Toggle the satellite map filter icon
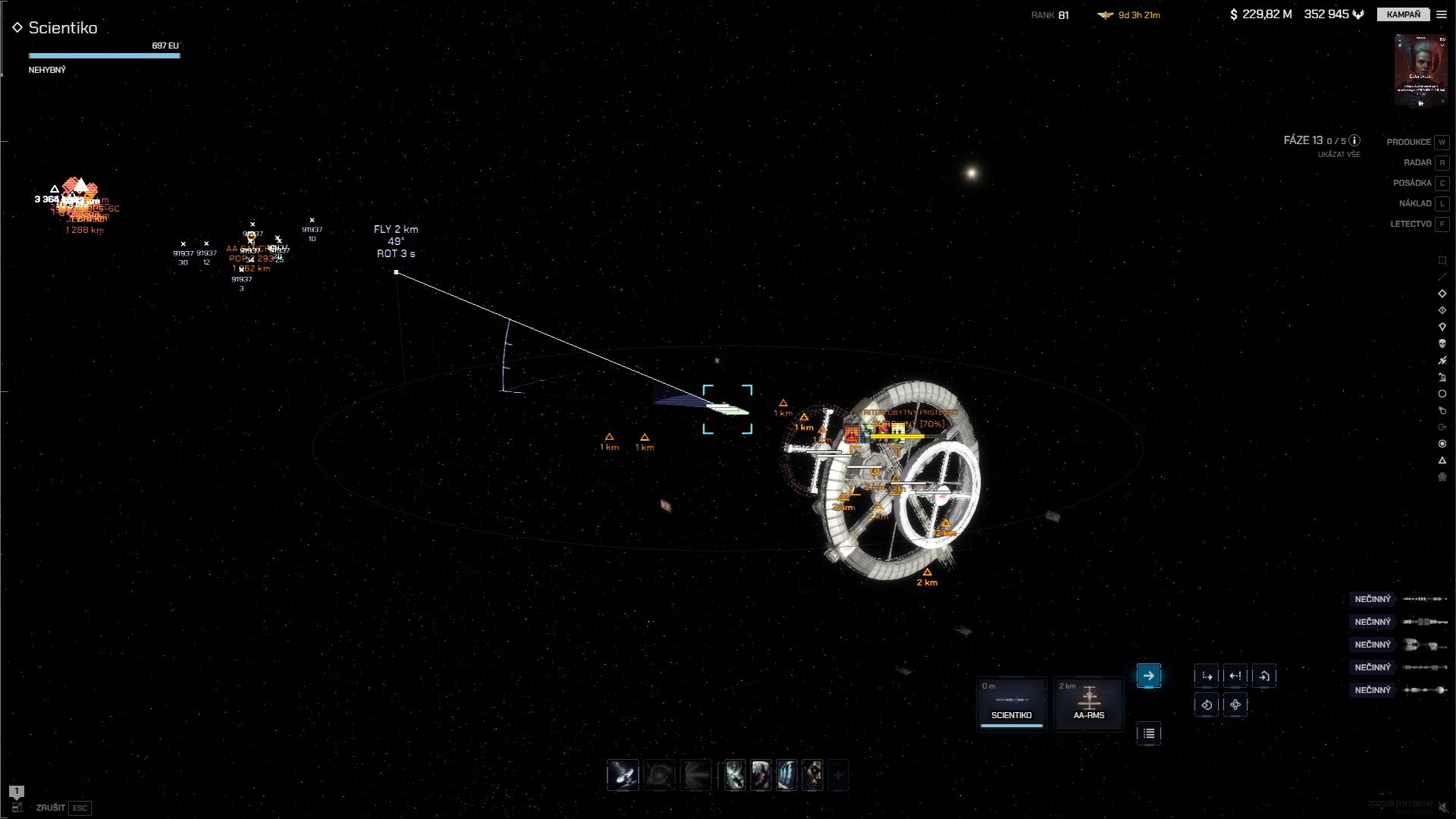The width and height of the screenshot is (1456, 819). (1442, 360)
